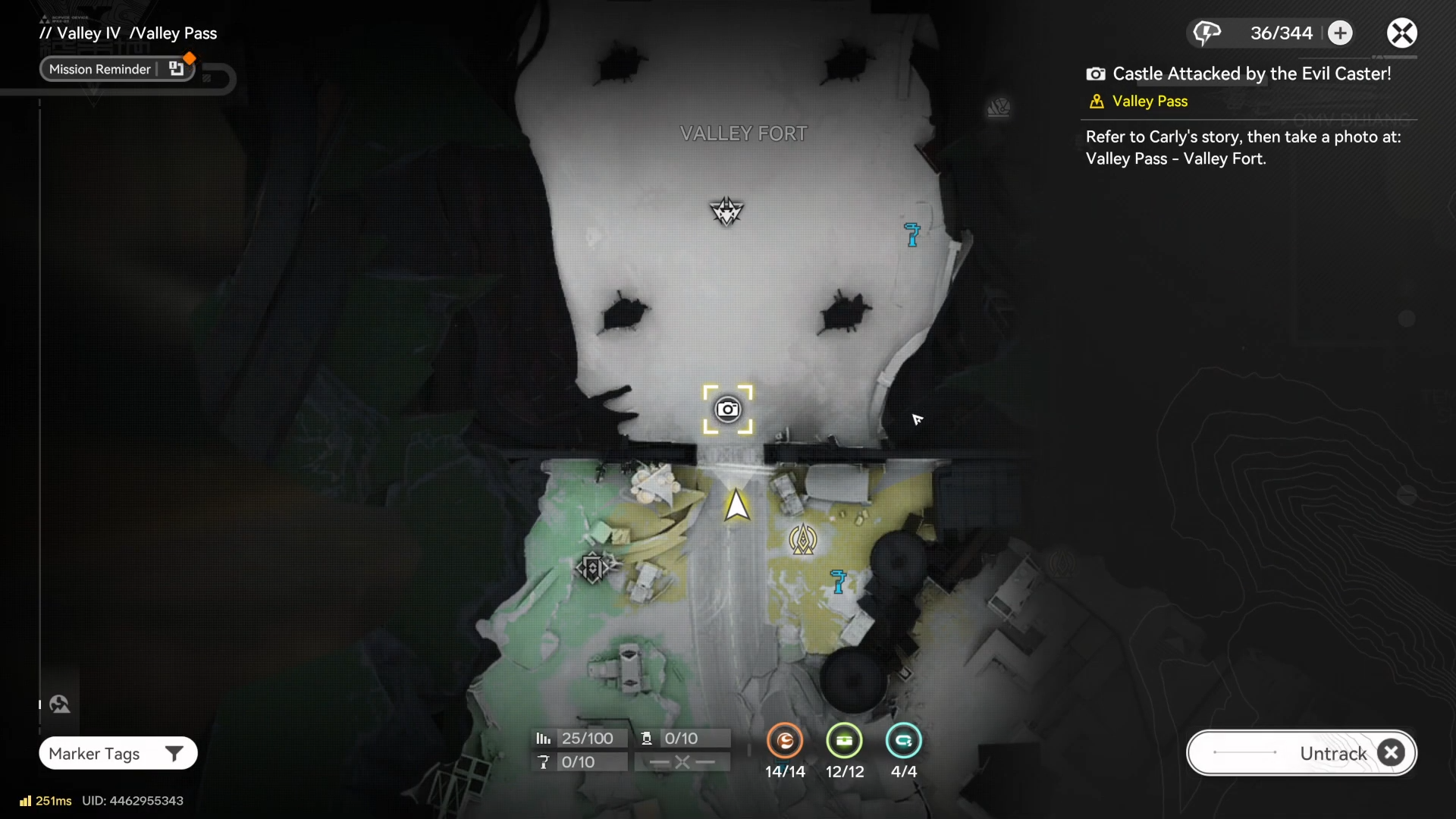Add stamina with the plus button
This screenshot has height=819, width=1456.
click(x=1340, y=33)
